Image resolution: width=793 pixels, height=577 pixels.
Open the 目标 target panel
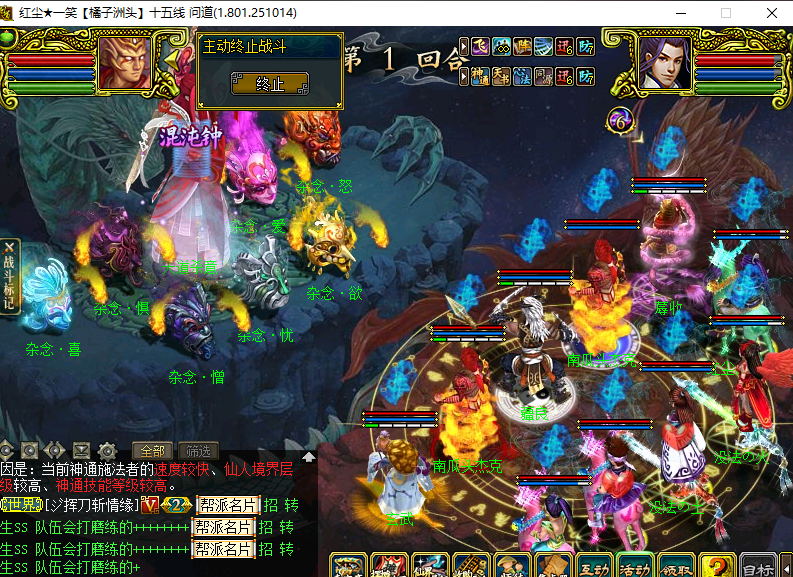[x=758, y=567]
